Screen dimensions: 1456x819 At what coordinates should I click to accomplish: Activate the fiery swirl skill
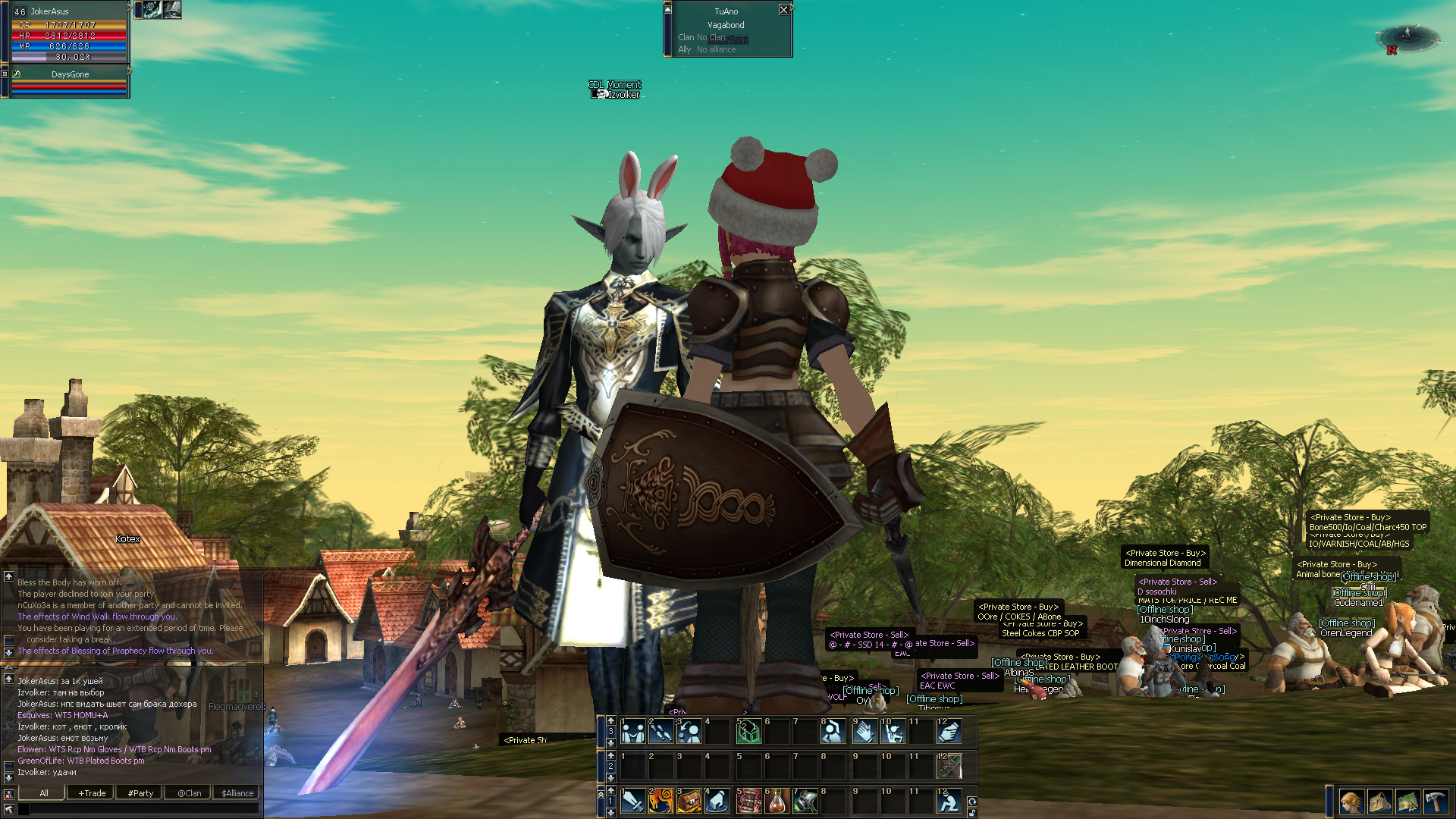point(661,802)
